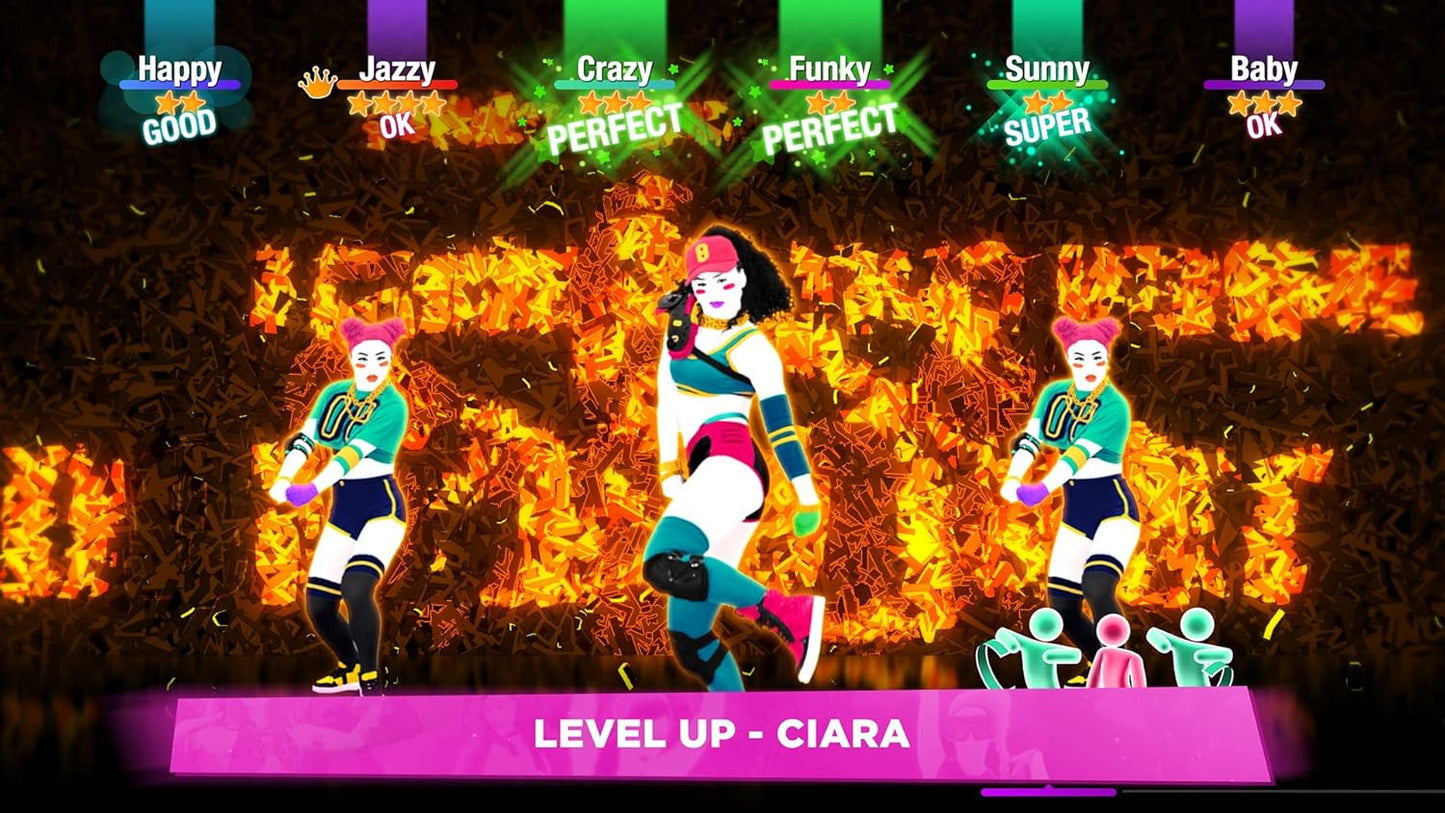Click the LEVEL UP - CIARA title banner
This screenshot has height=813, width=1445.
[x=722, y=736]
